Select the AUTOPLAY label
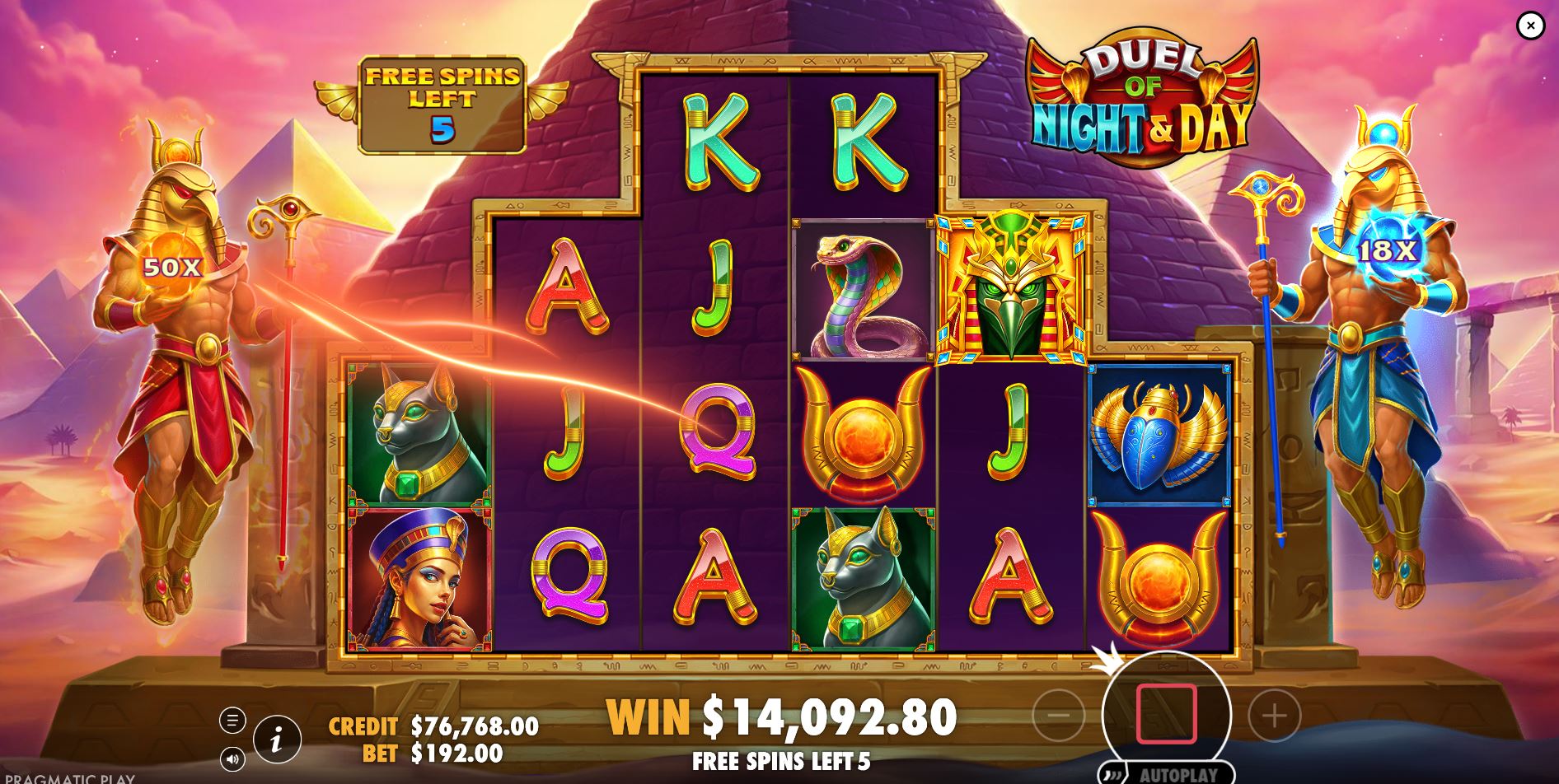 coord(1178,774)
